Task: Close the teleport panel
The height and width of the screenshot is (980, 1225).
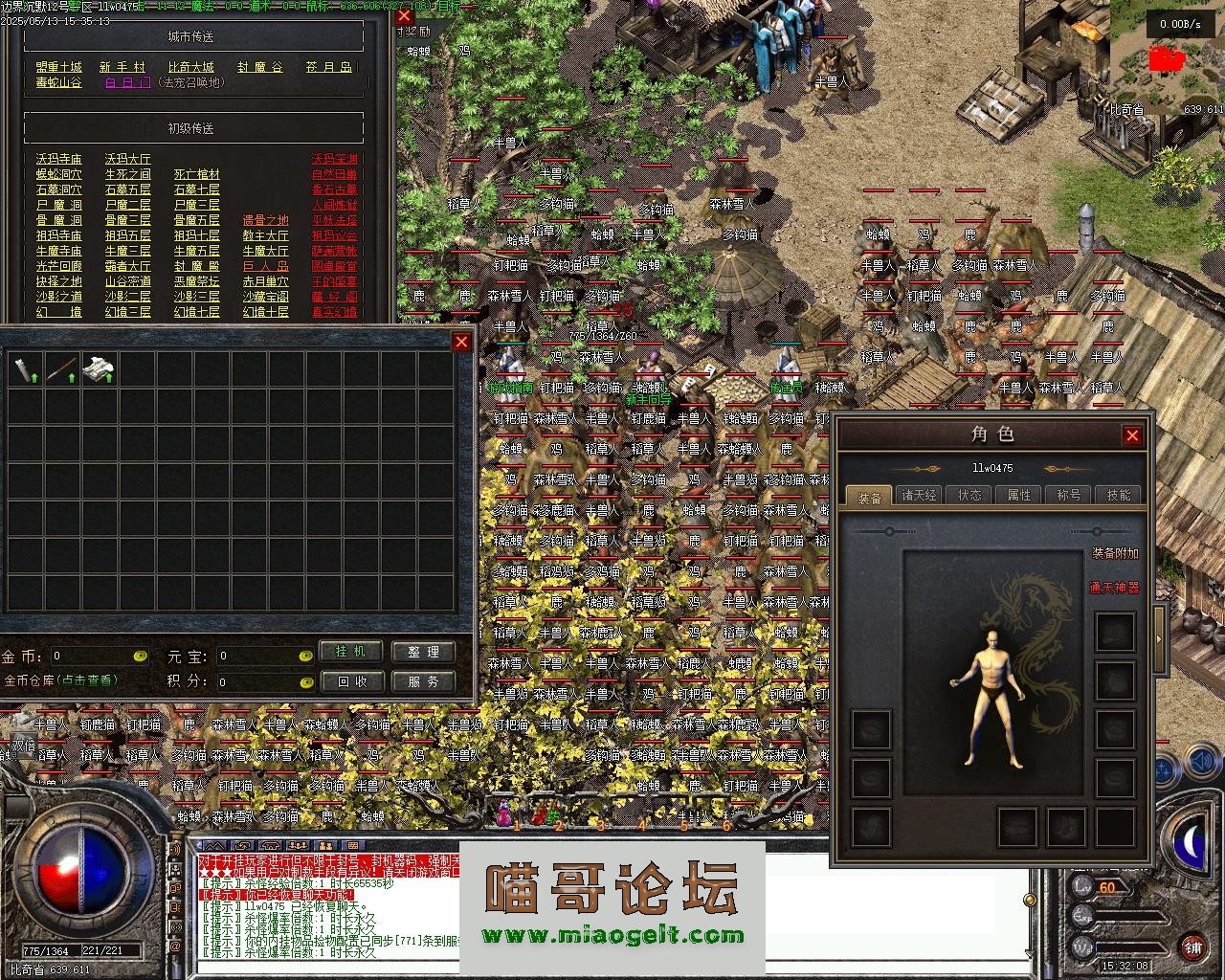Action: 404,16
